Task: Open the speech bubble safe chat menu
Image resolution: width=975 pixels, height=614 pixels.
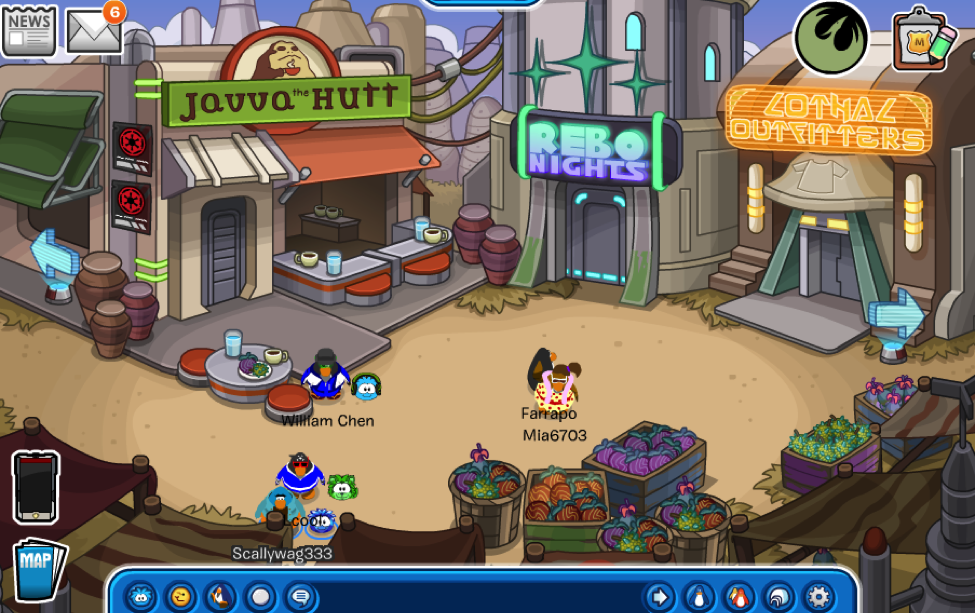Action: [x=300, y=597]
